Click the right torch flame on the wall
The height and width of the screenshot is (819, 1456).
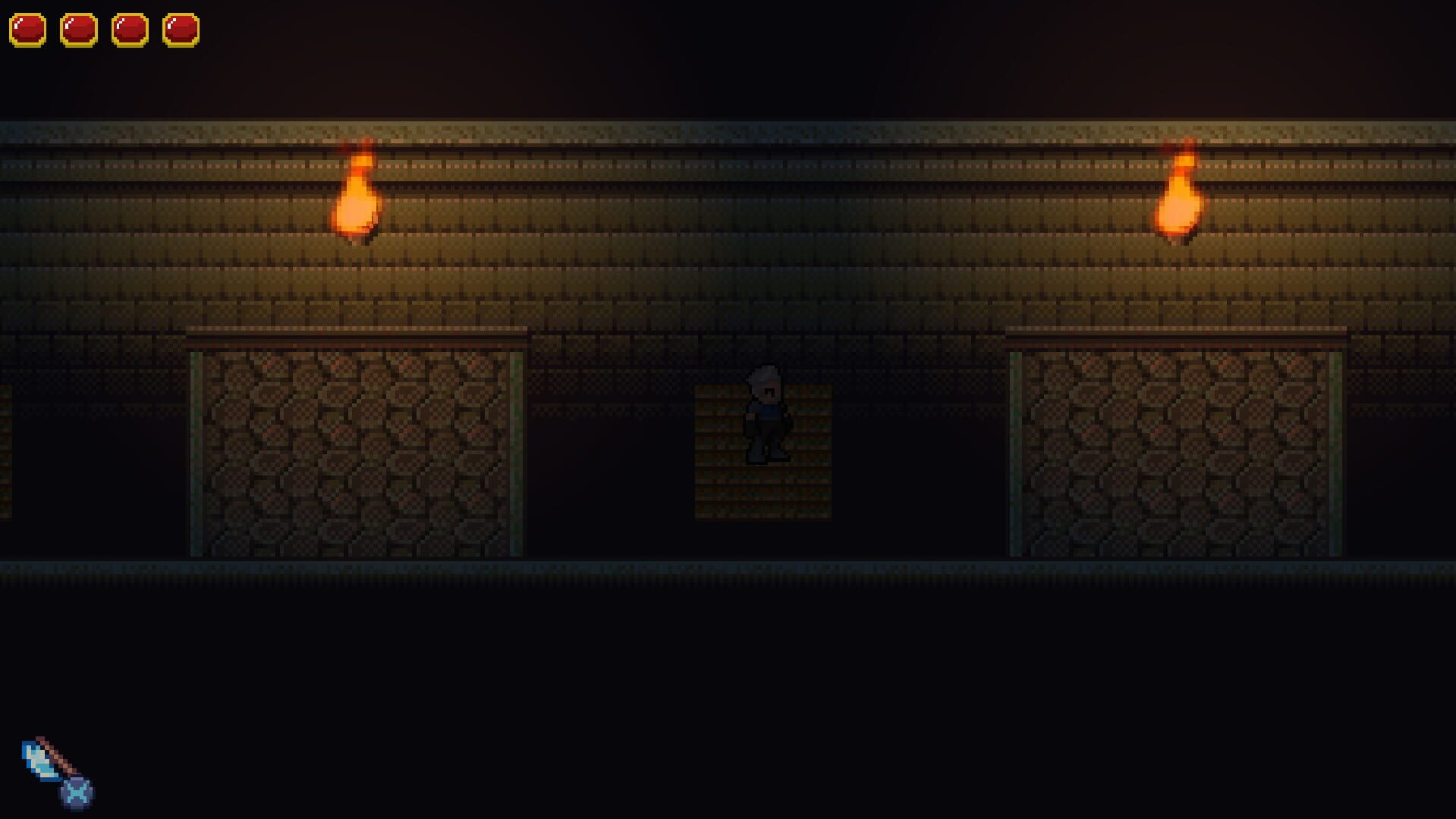[1180, 197]
